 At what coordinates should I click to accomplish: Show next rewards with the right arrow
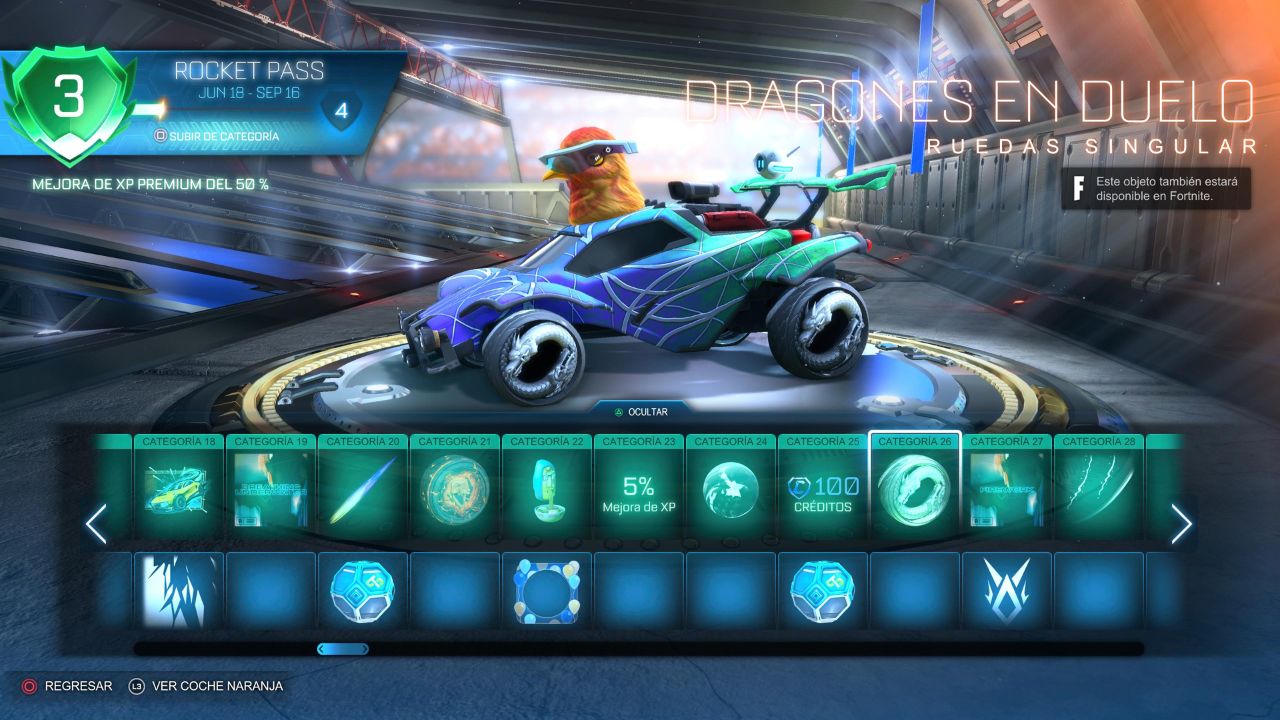pos(1181,524)
